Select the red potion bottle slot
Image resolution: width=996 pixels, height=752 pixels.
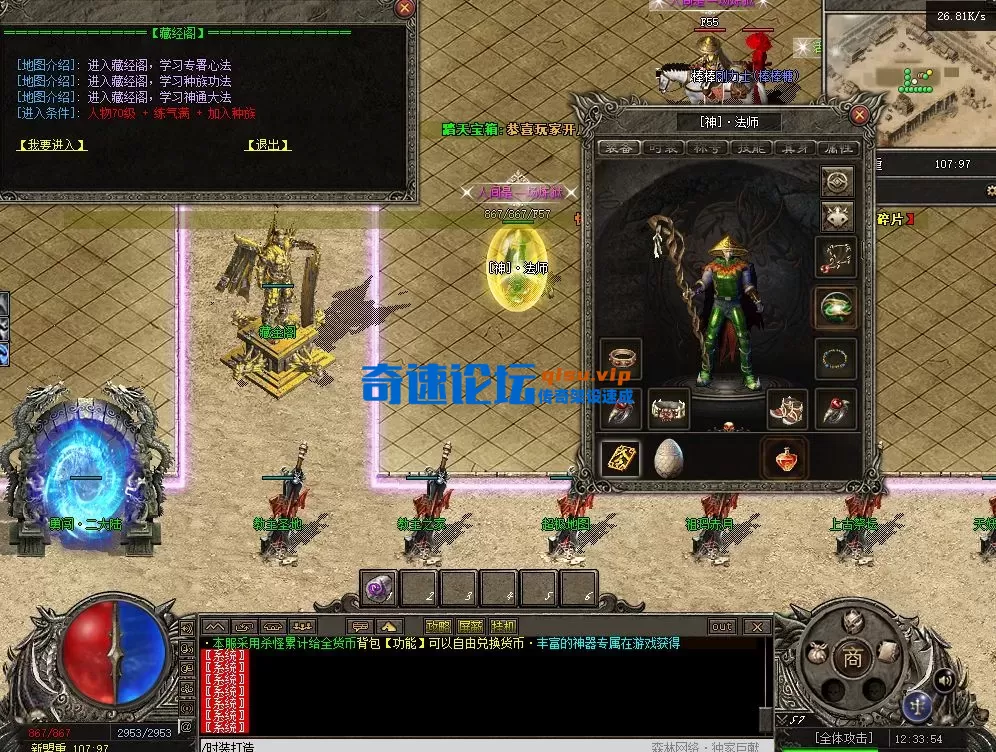pos(785,459)
